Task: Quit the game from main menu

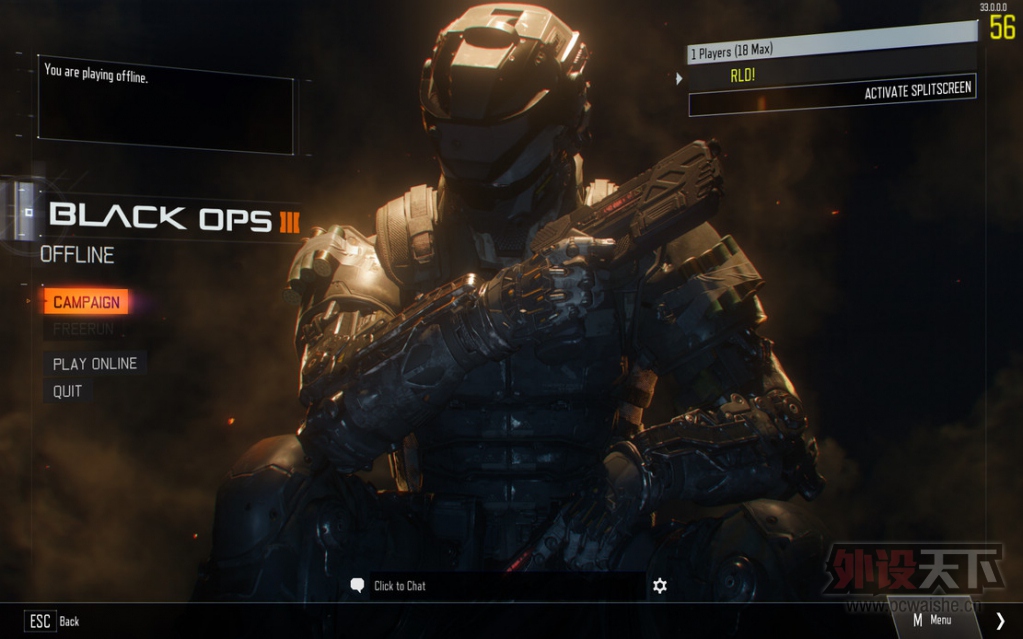Action: point(68,391)
